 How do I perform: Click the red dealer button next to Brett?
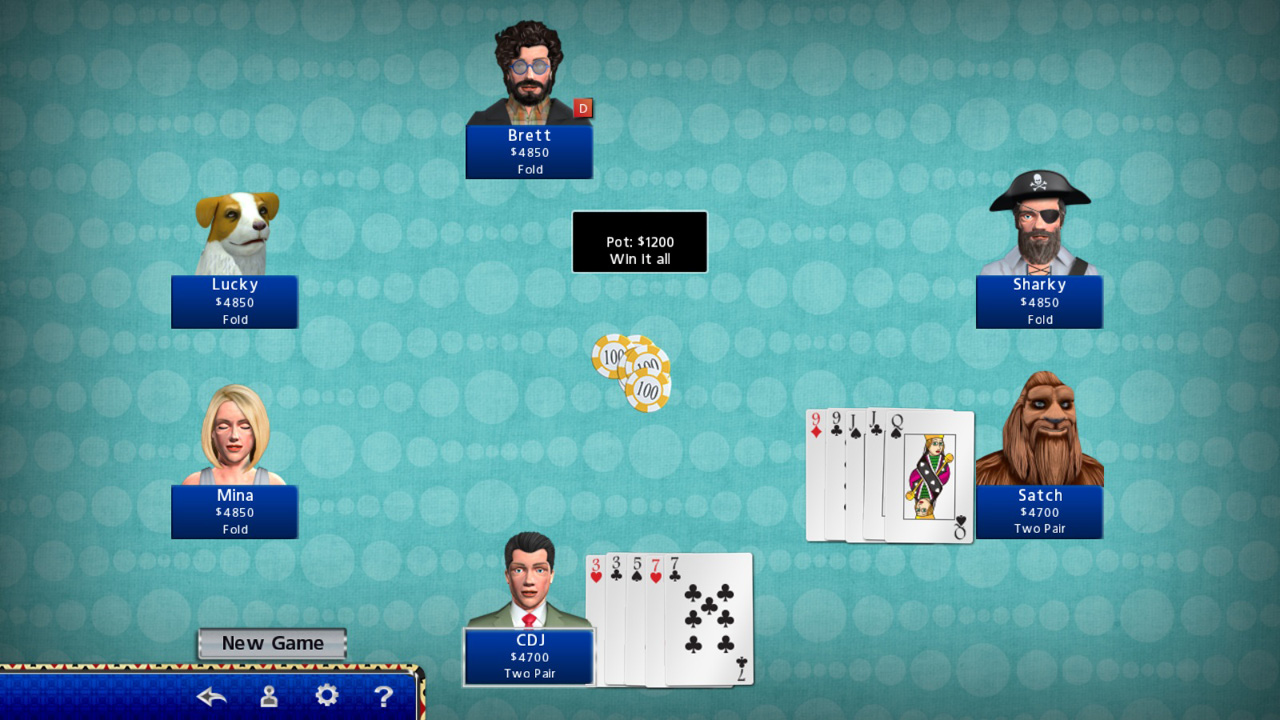(583, 108)
